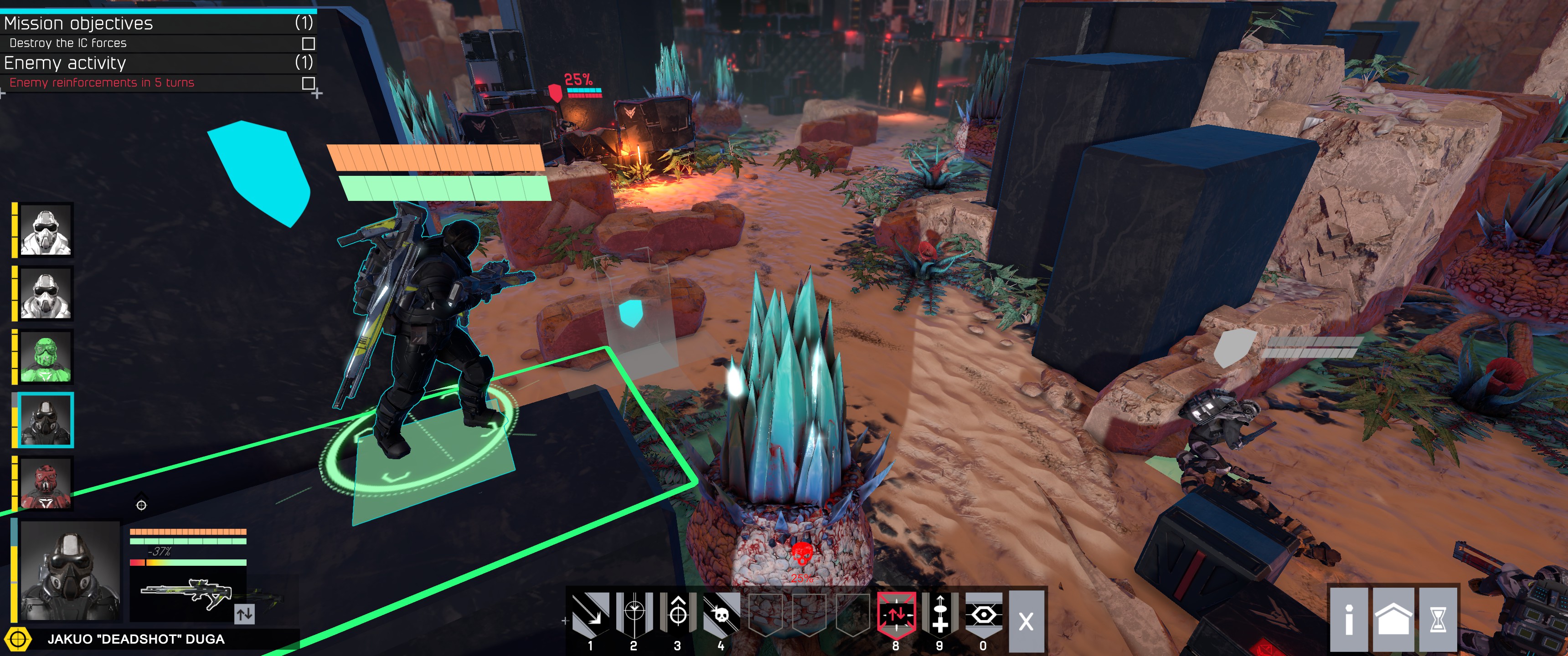The height and width of the screenshot is (656, 1568).
Task: Click the house-shaped home button
Action: 1393,620
